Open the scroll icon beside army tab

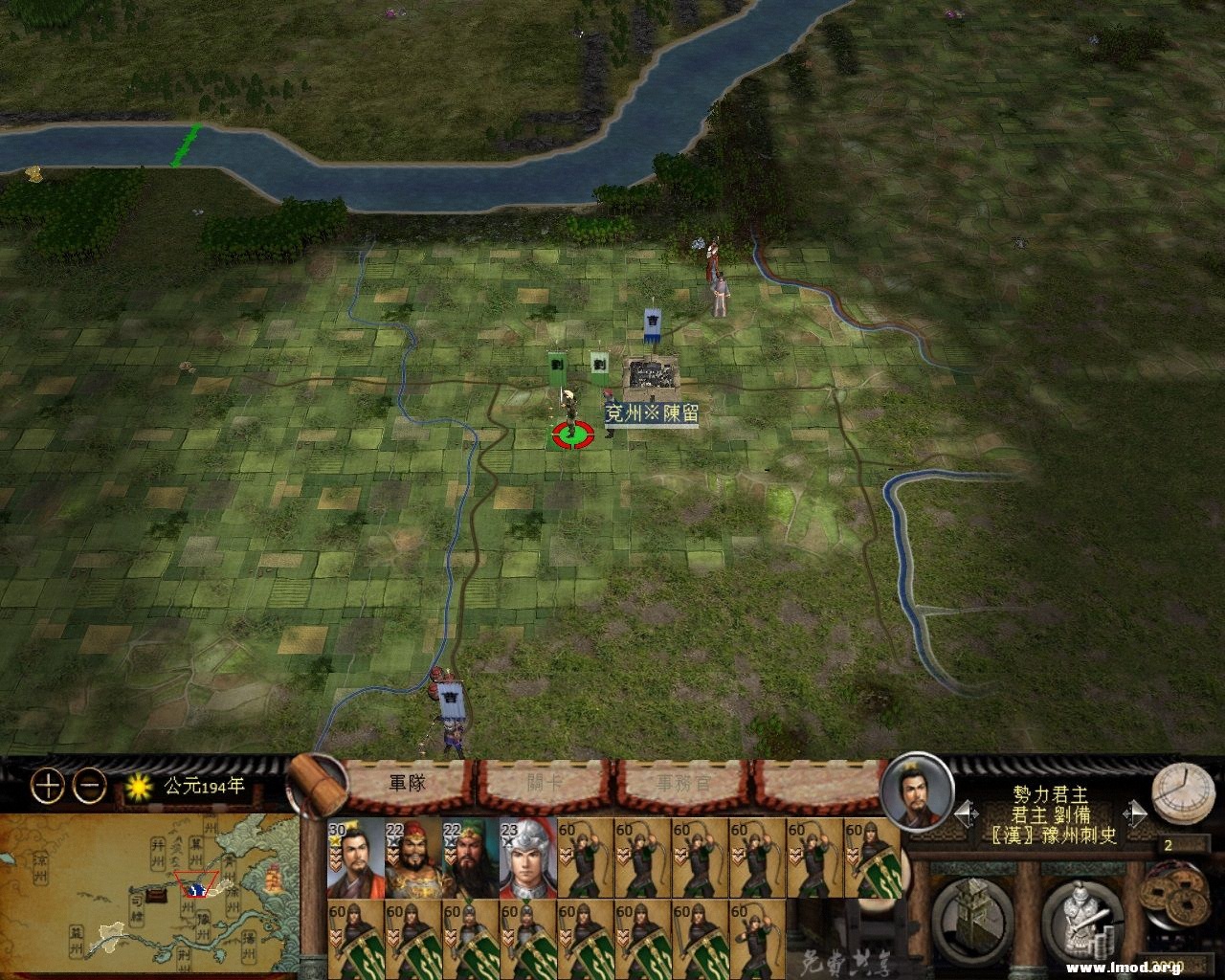pos(318,785)
